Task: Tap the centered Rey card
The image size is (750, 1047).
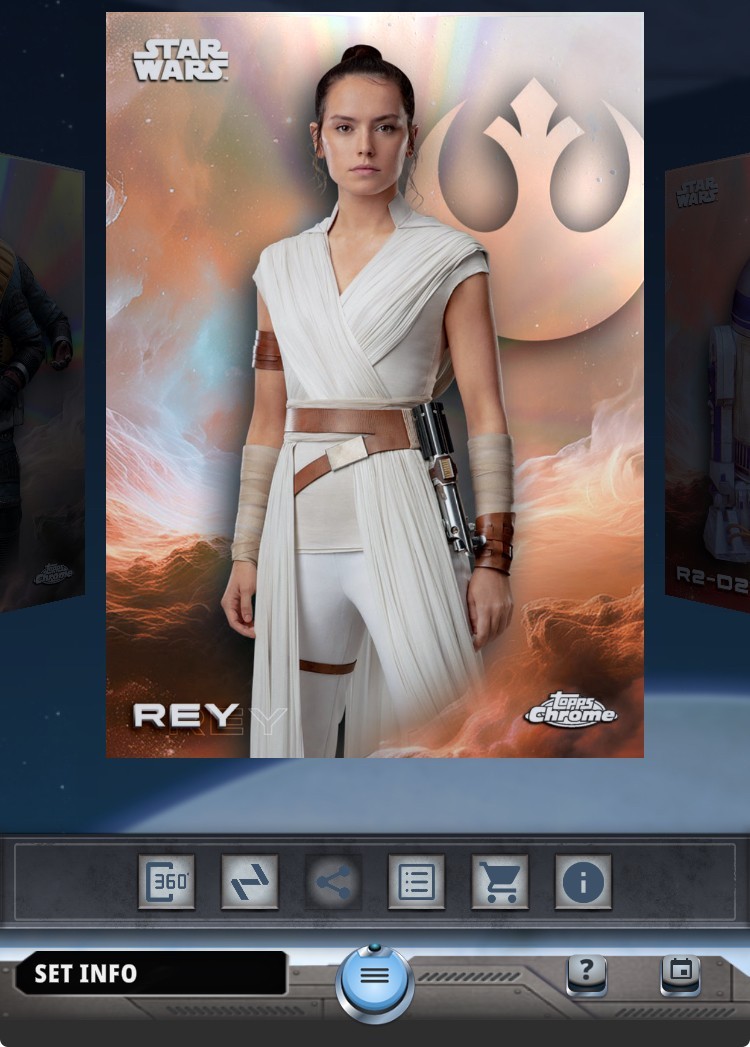Action: point(375,385)
